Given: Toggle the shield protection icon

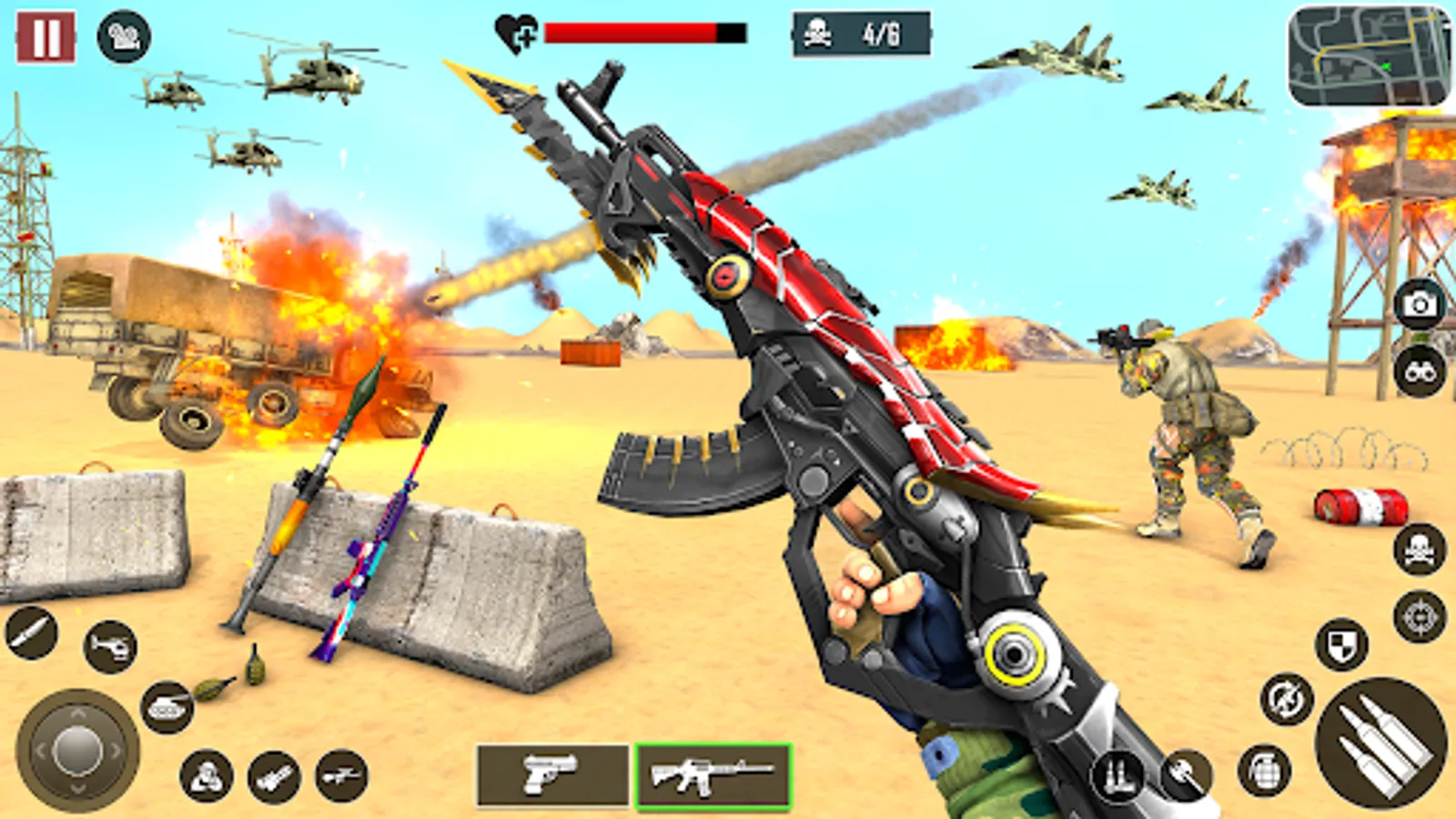Looking at the screenshot, I should tap(1341, 644).
